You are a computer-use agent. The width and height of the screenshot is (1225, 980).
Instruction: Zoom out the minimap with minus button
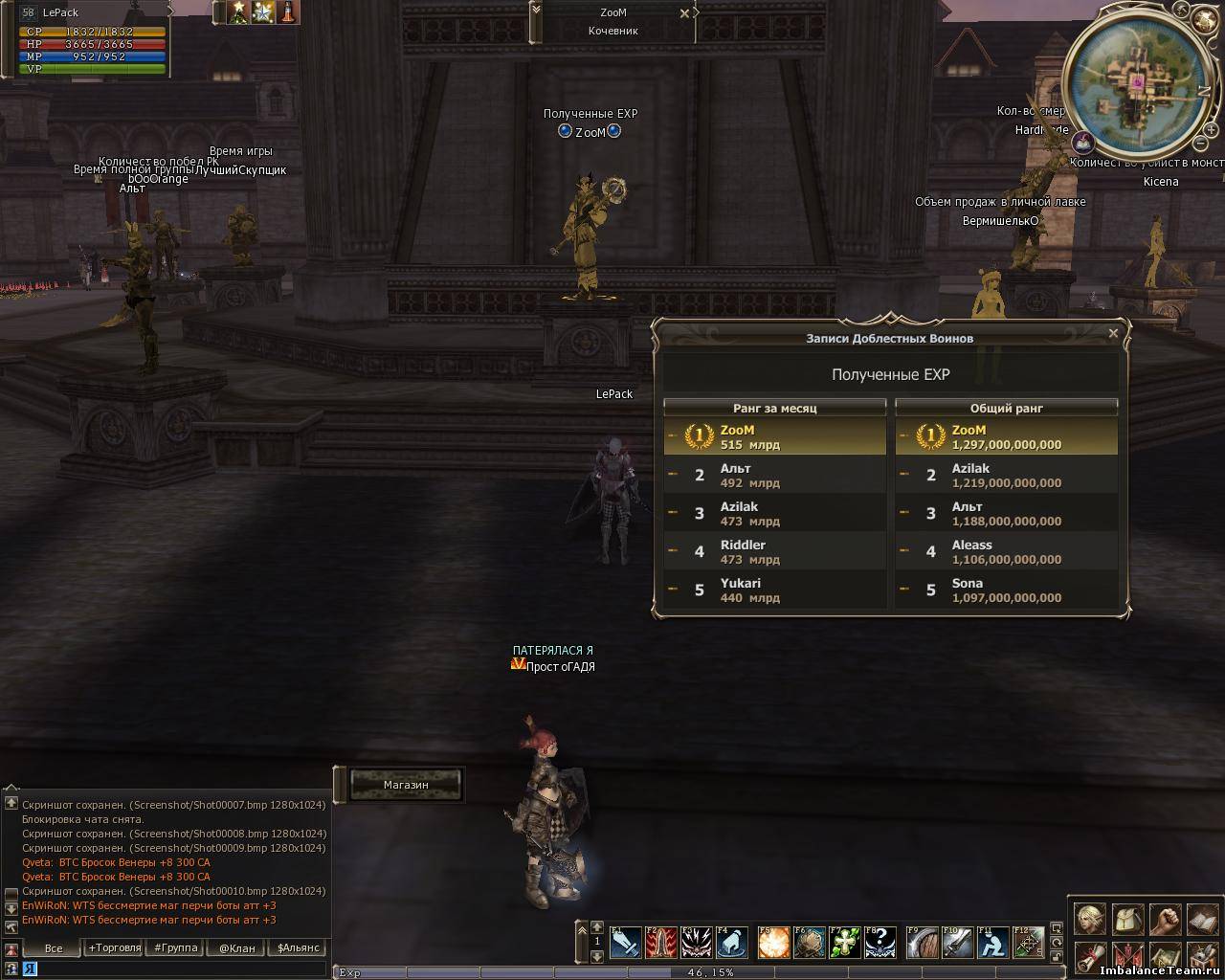(x=1200, y=144)
